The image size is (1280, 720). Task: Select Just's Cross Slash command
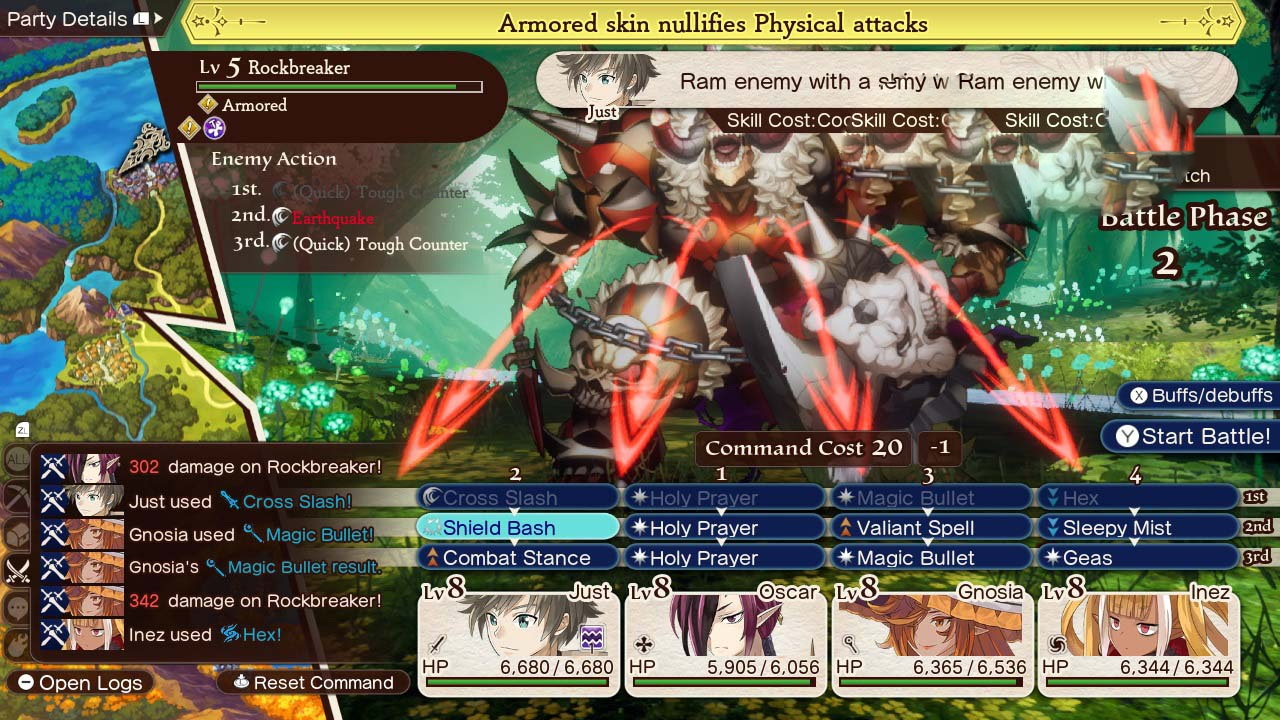coord(517,498)
